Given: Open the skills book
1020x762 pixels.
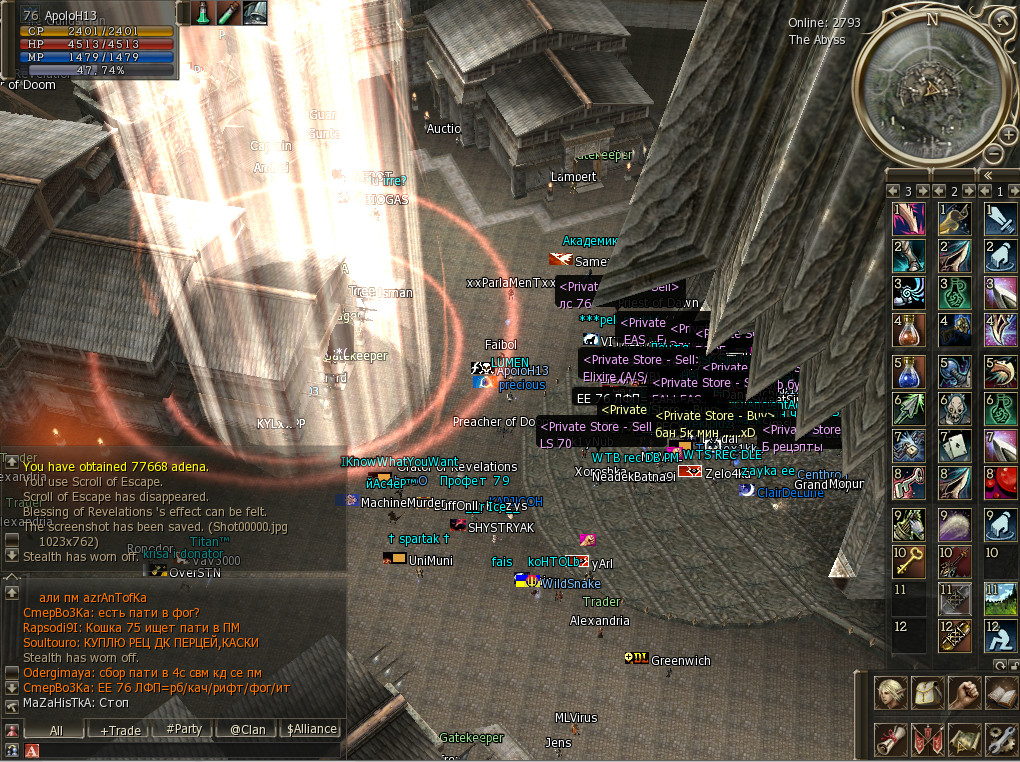Looking at the screenshot, I should click(1001, 692).
